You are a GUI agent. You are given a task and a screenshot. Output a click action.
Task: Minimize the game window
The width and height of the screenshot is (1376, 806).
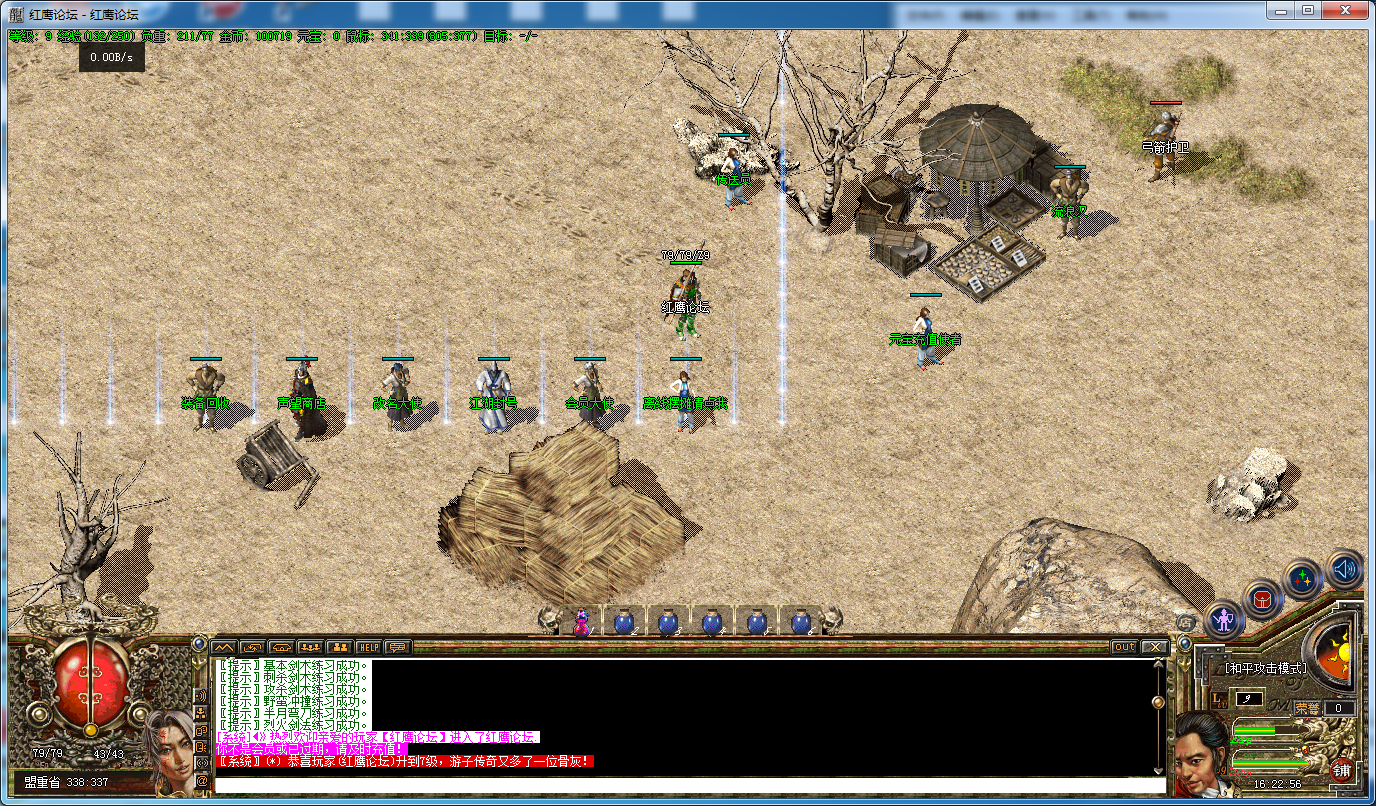tap(1281, 9)
